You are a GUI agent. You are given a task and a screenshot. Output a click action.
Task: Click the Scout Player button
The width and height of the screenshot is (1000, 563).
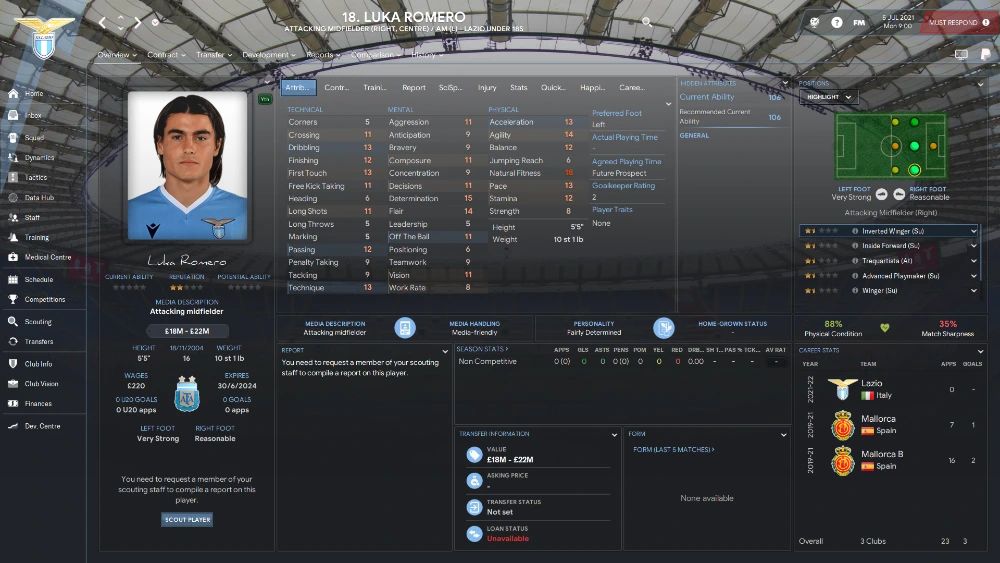point(188,520)
